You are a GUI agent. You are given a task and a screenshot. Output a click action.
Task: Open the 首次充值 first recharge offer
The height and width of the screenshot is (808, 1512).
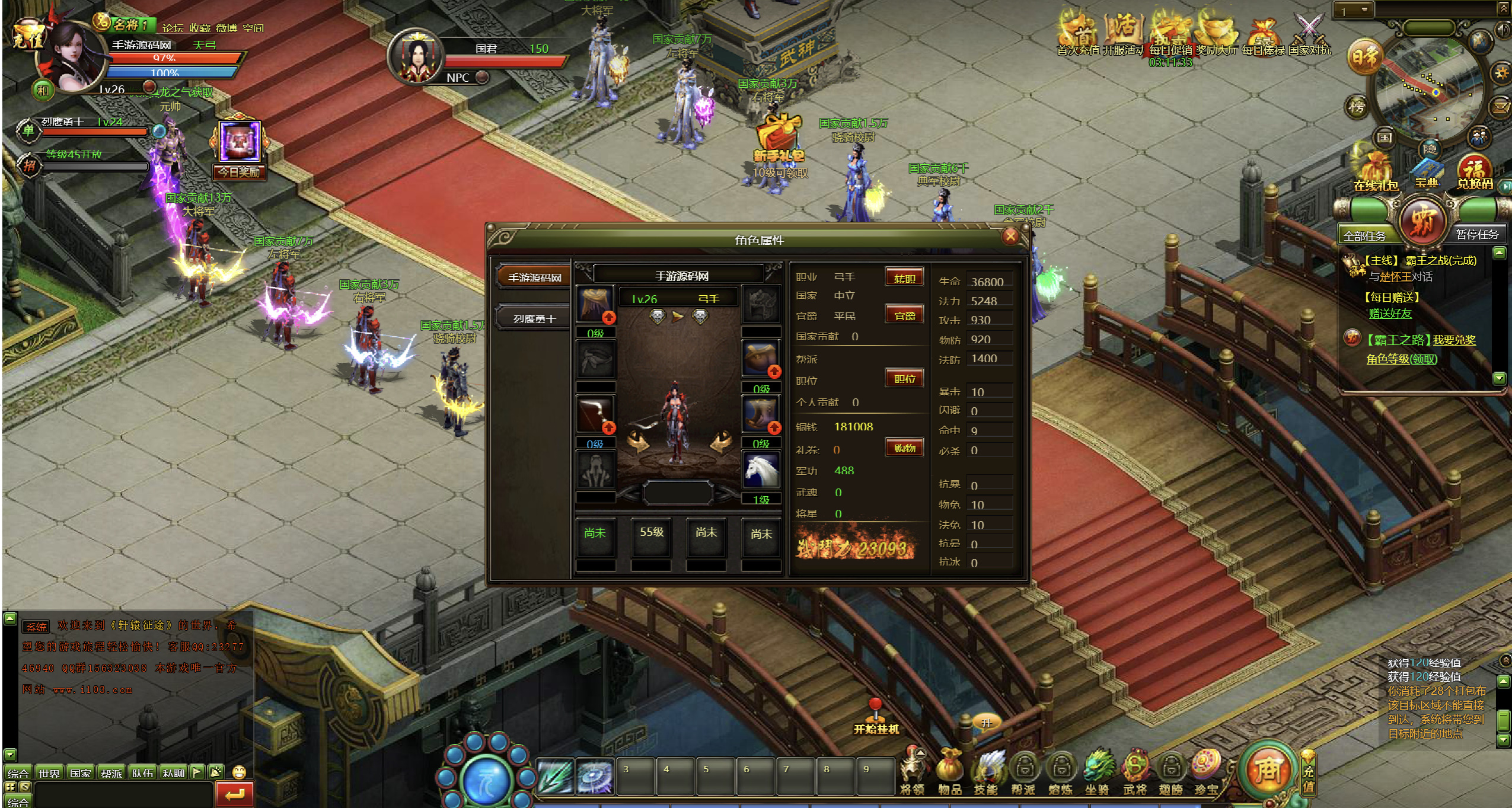[1078, 34]
